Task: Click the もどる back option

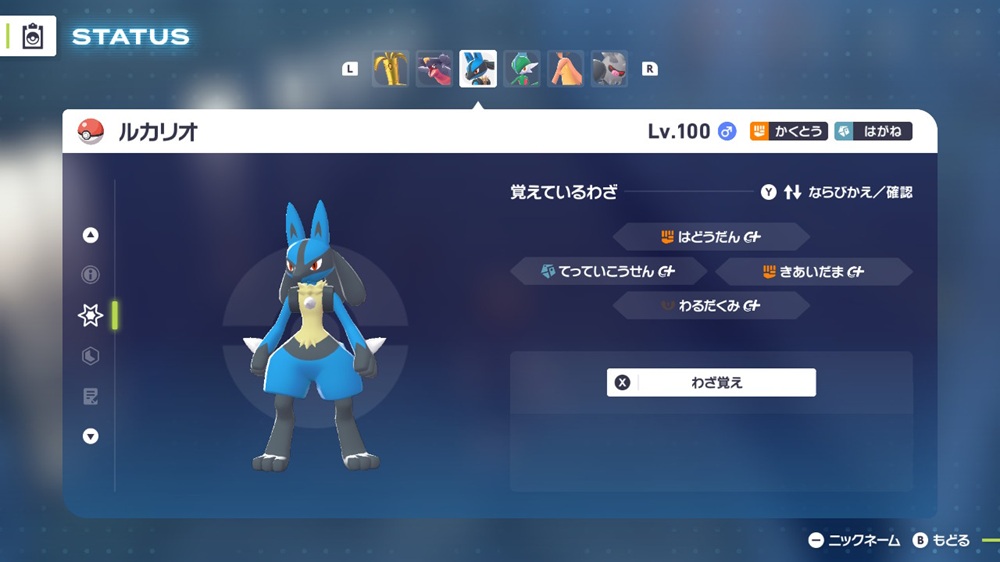Action: 941,541
